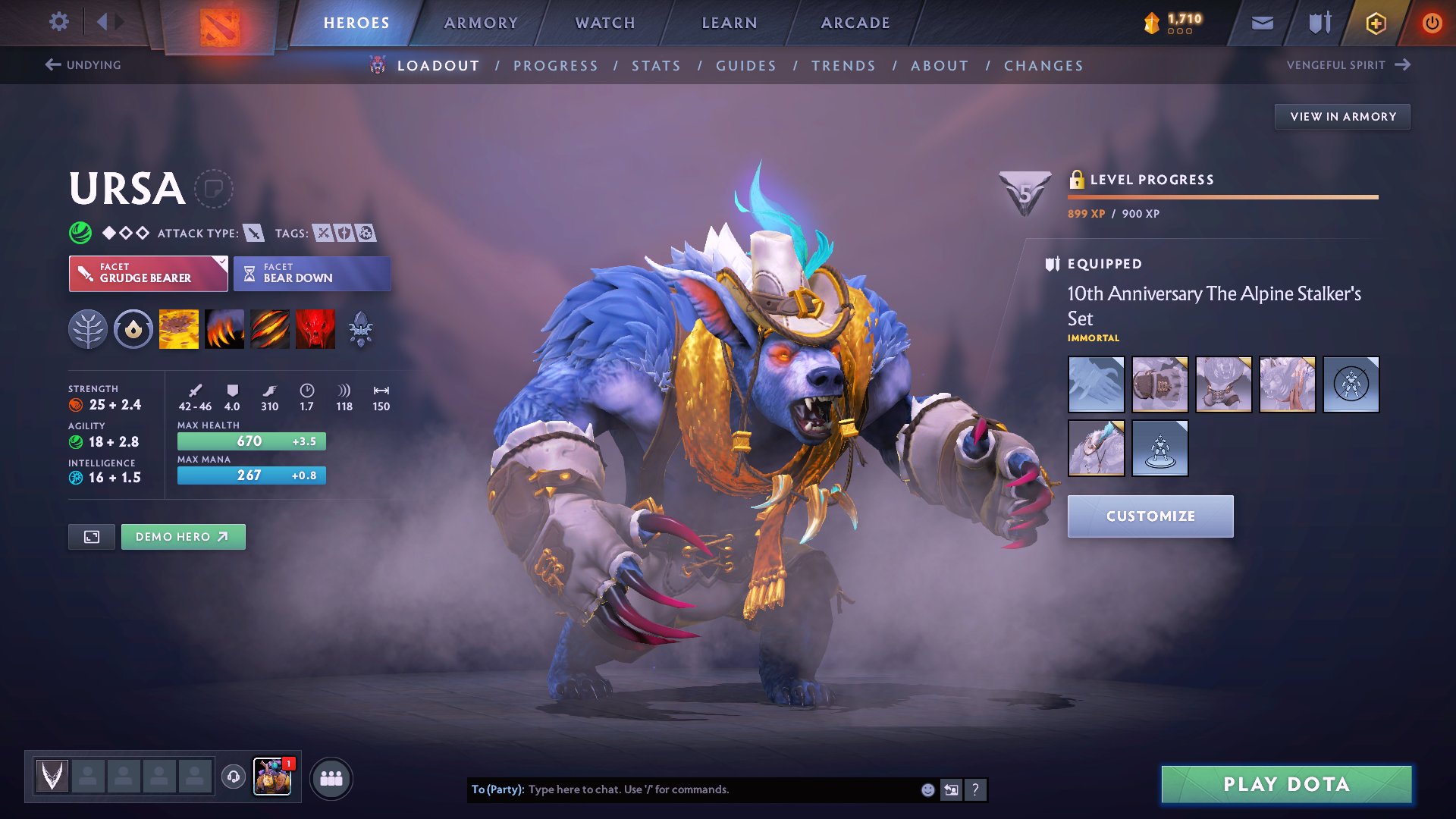The width and height of the screenshot is (1456, 819).
Task: Open the Talent Tree icon
Action: 88,328
